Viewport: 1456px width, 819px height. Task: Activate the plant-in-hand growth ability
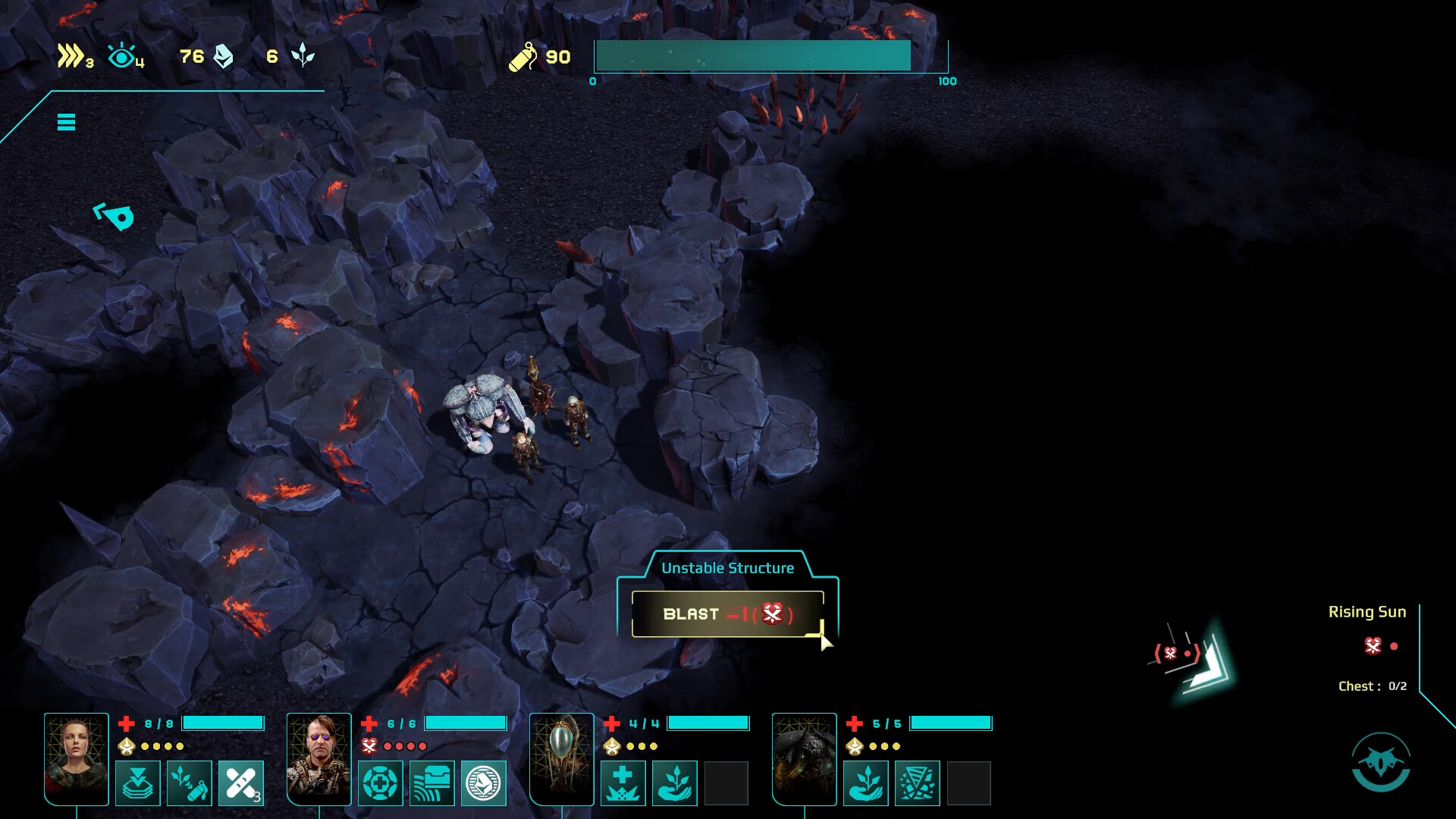click(674, 783)
